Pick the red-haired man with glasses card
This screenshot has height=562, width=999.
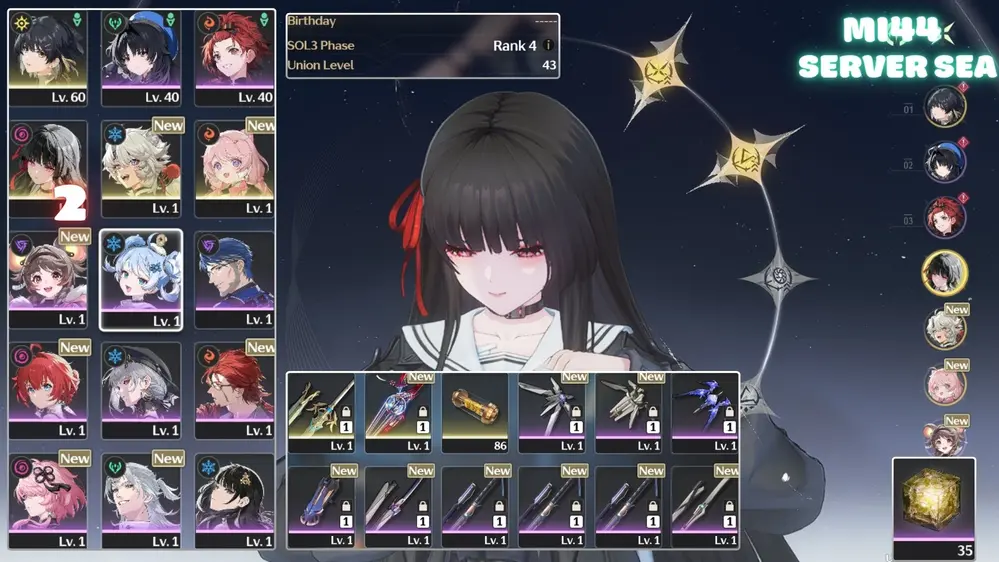tap(234, 390)
